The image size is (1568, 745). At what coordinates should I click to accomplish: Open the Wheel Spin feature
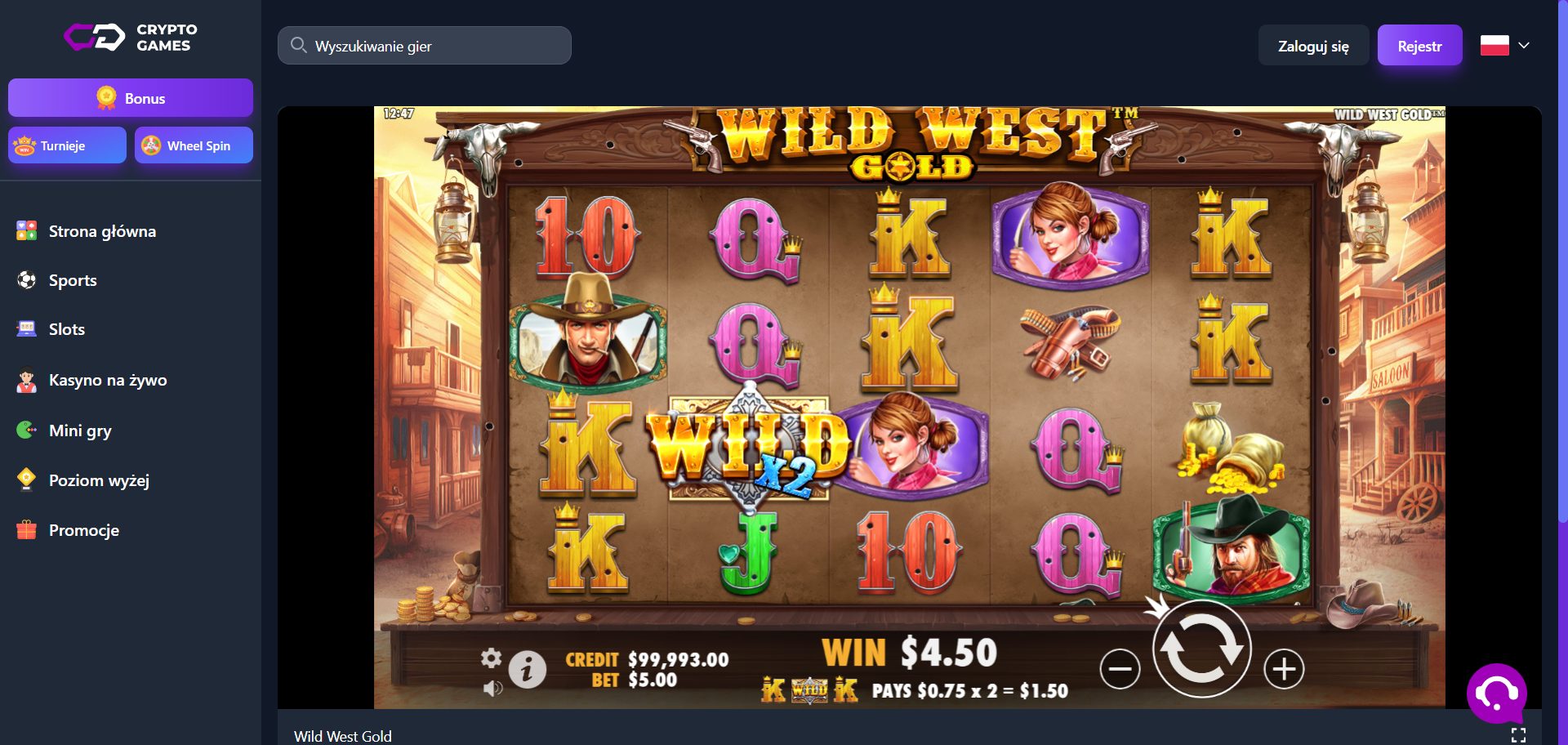[x=194, y=145]
